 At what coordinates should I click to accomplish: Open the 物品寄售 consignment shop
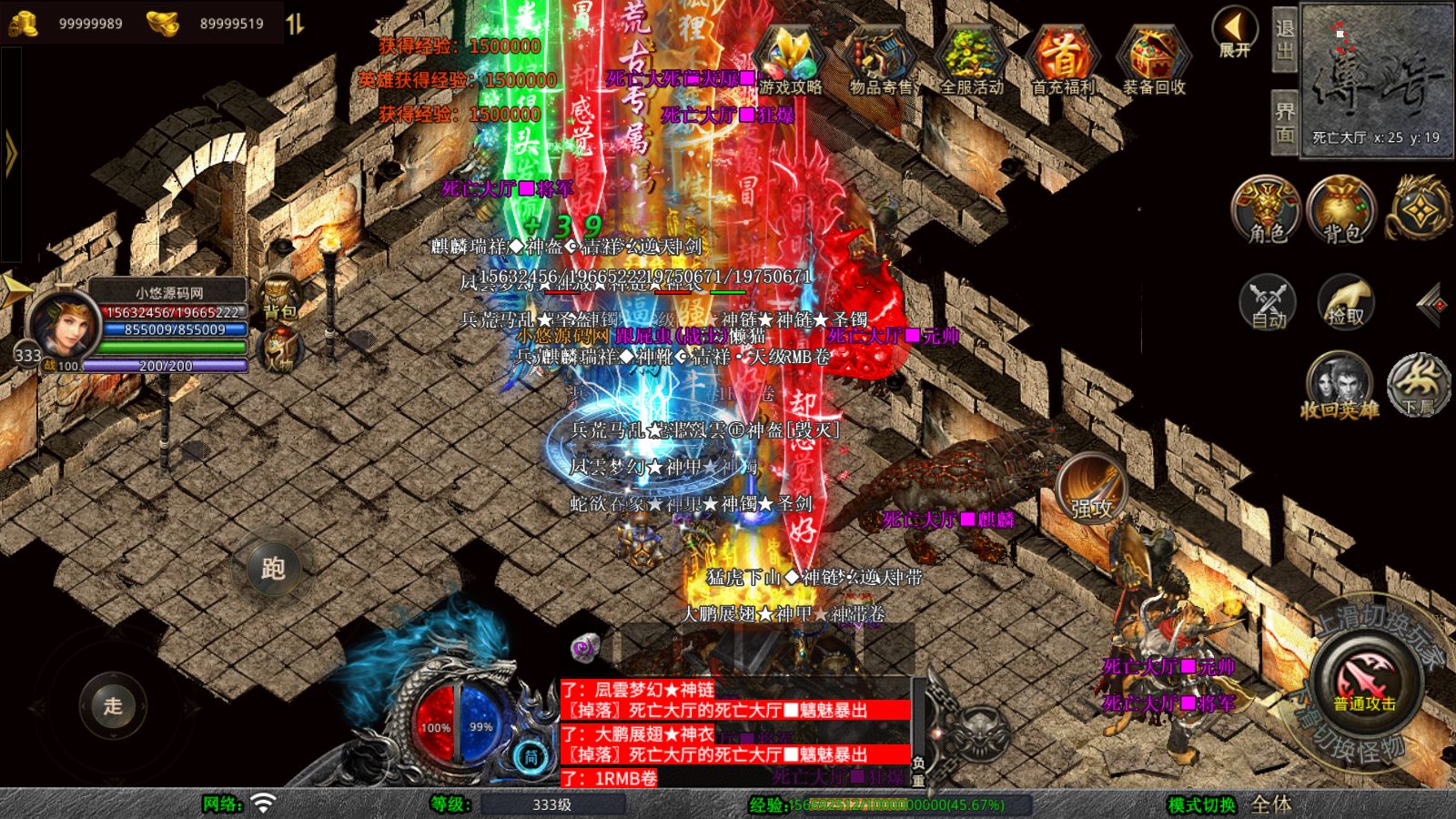(880, 59)
